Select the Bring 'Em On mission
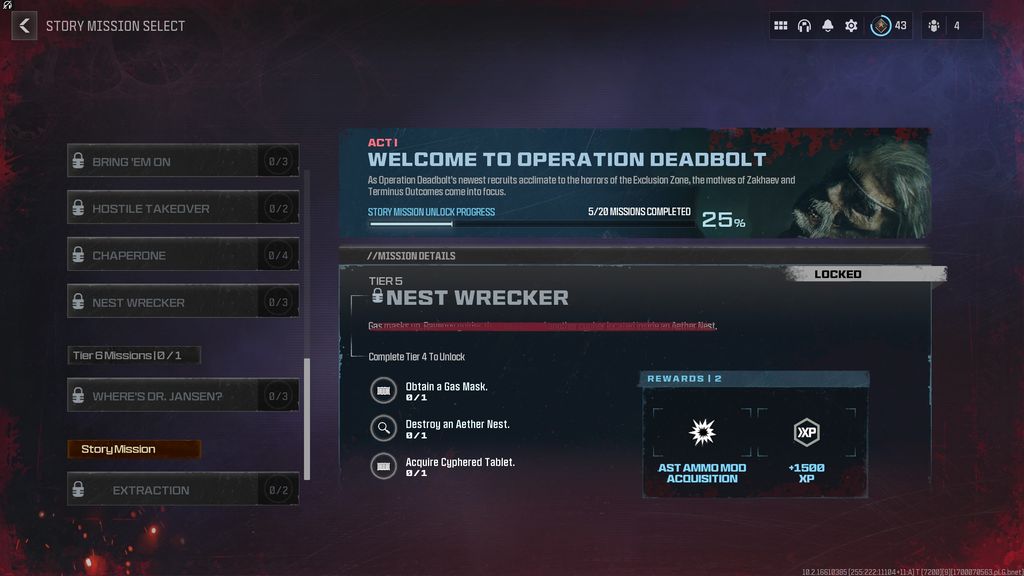Viewport: 1024px width, 576px height. [x=183, y=162]
